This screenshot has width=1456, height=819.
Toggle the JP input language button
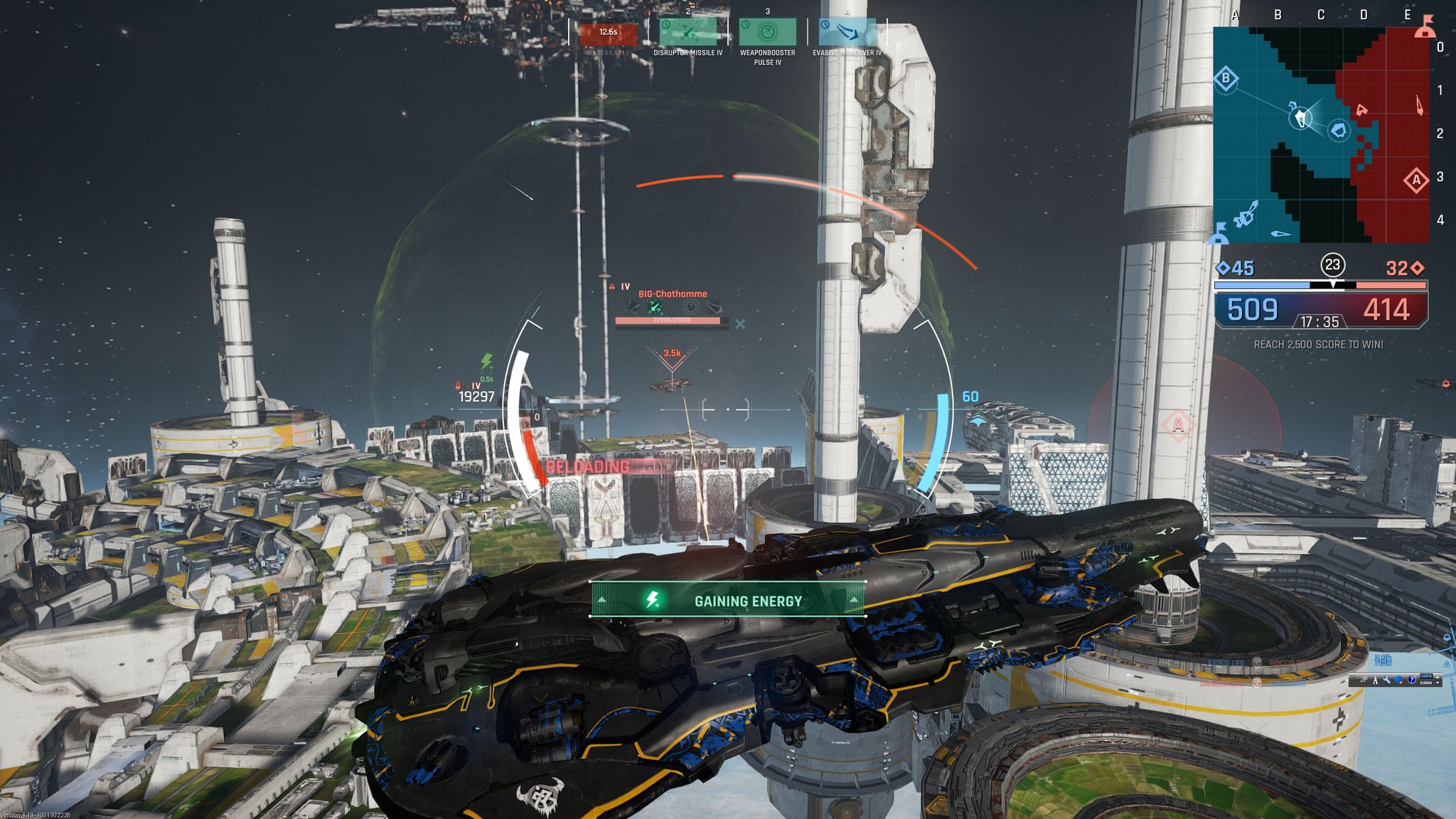(1364, 680)
